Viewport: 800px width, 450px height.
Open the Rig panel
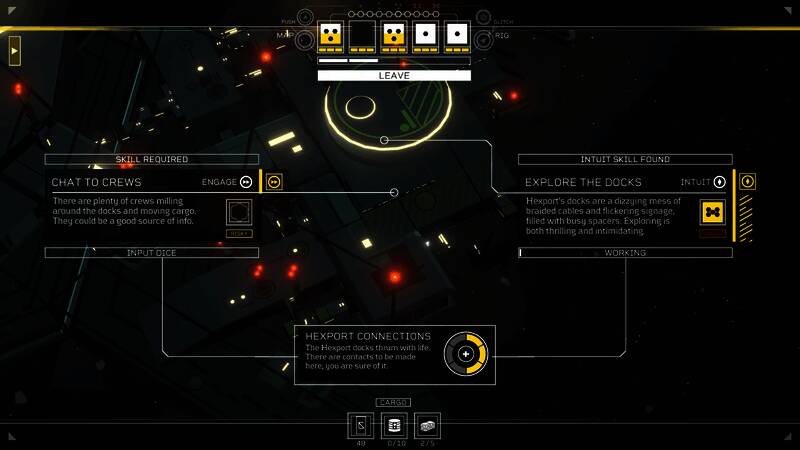coord(483,36)
